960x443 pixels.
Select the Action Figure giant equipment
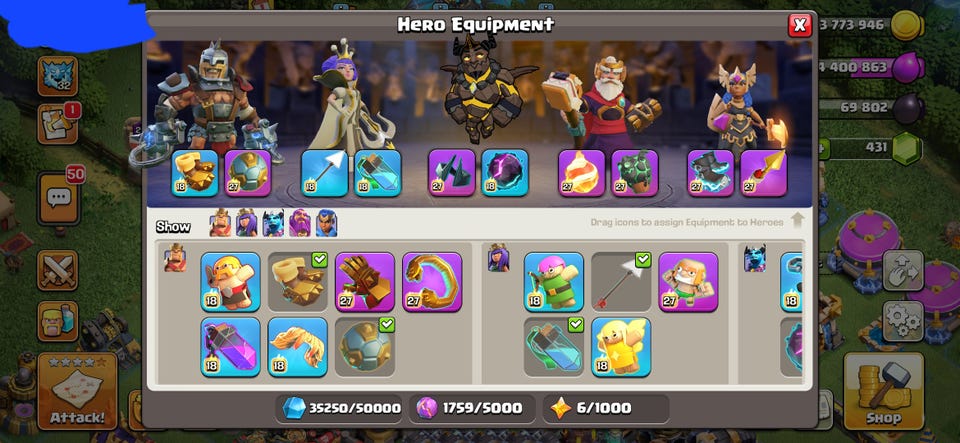point(688,281)
